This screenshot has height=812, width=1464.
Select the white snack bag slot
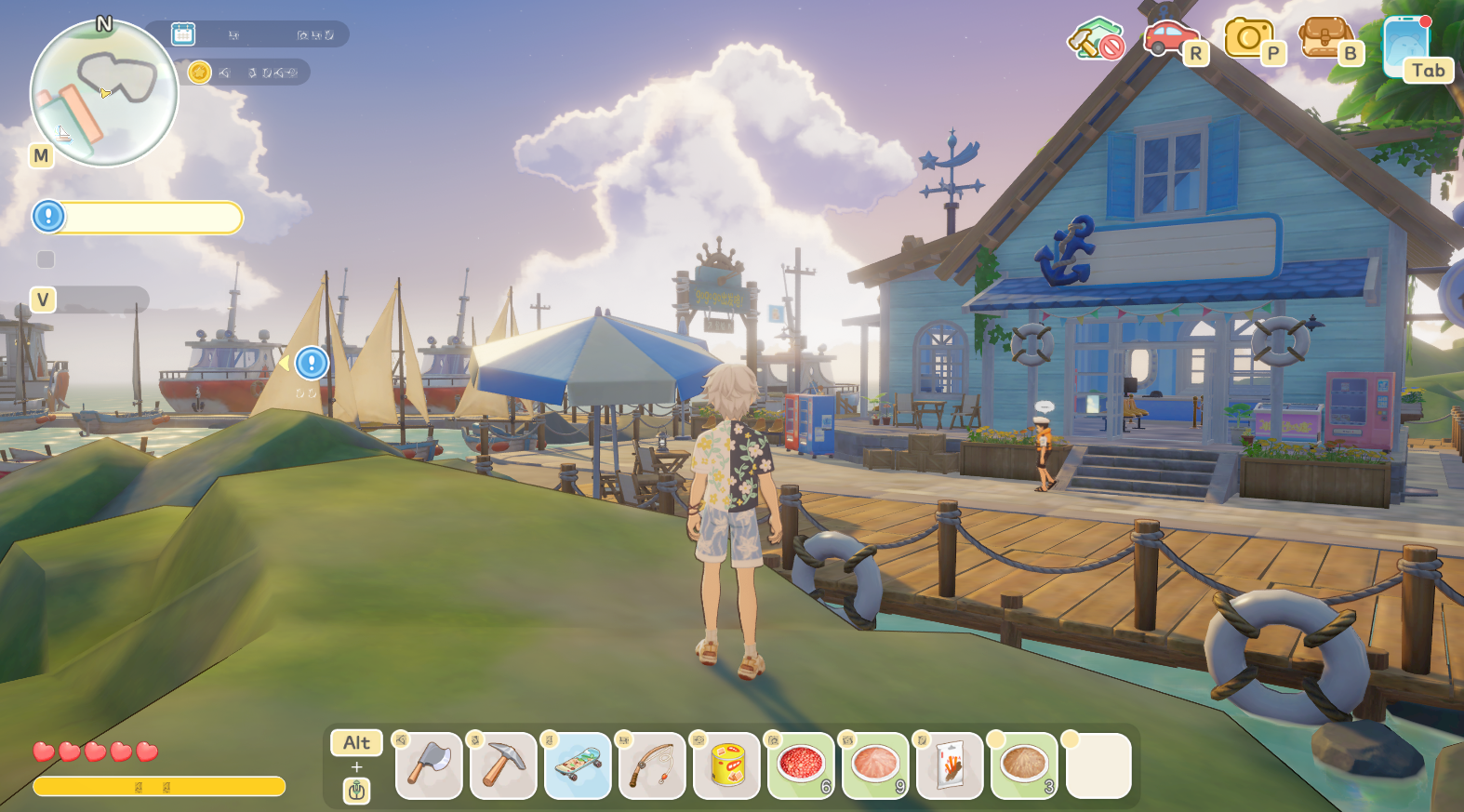(950, 765)
